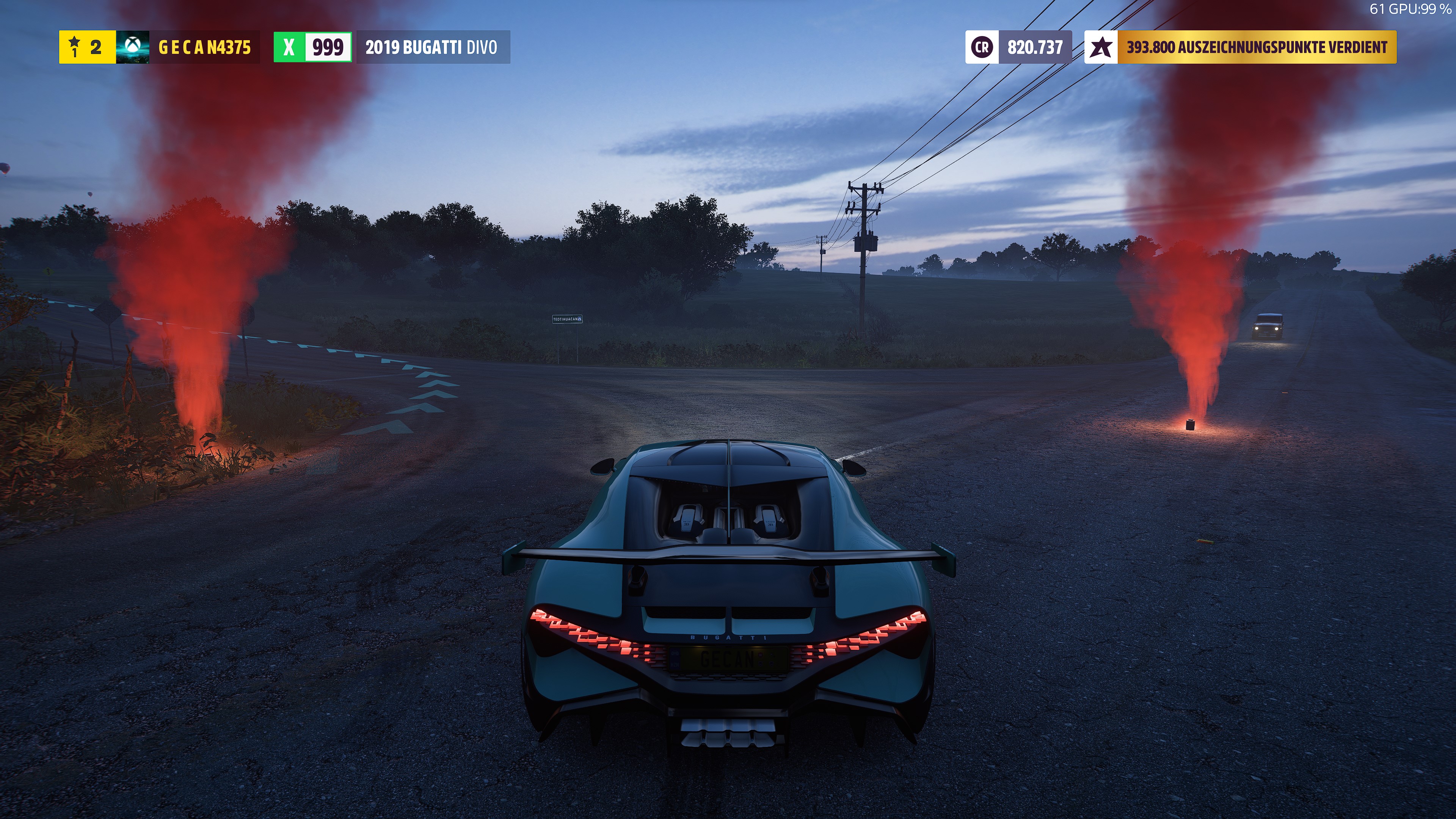The width and height of the screenshot is (1456, 819).
Task: Click the CR credits icon
Action: [982, 47]
